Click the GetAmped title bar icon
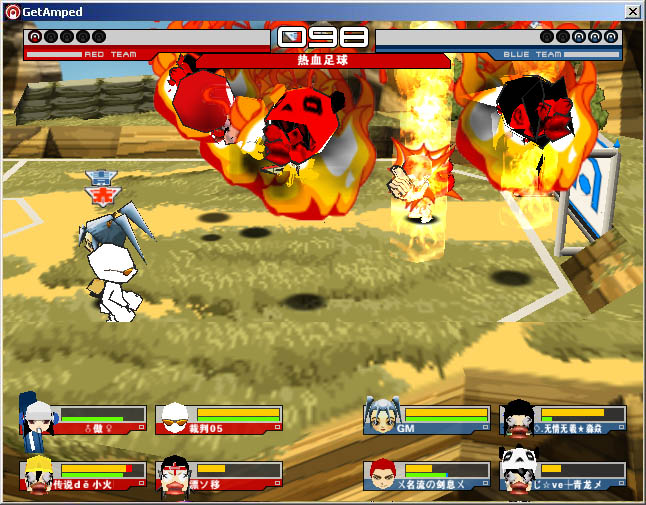The width and height of the screenshot is (646, 505). pos(12,11)
